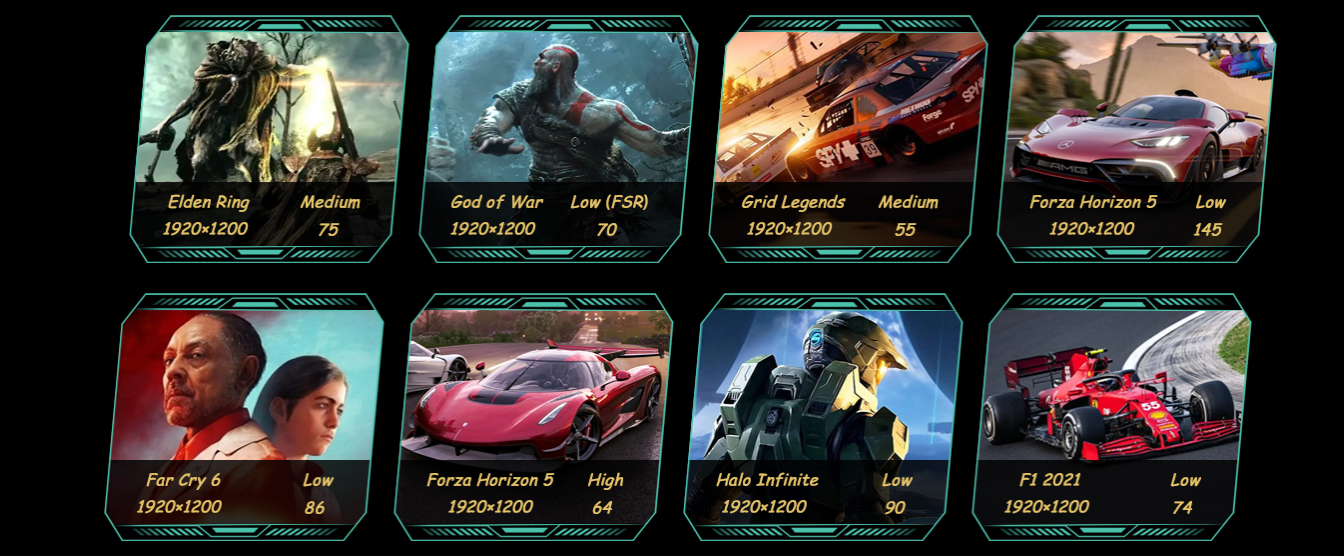Select Forza Horizon 5 card with Low settings
The image size is (1344, 556).
pos(1136,140)
